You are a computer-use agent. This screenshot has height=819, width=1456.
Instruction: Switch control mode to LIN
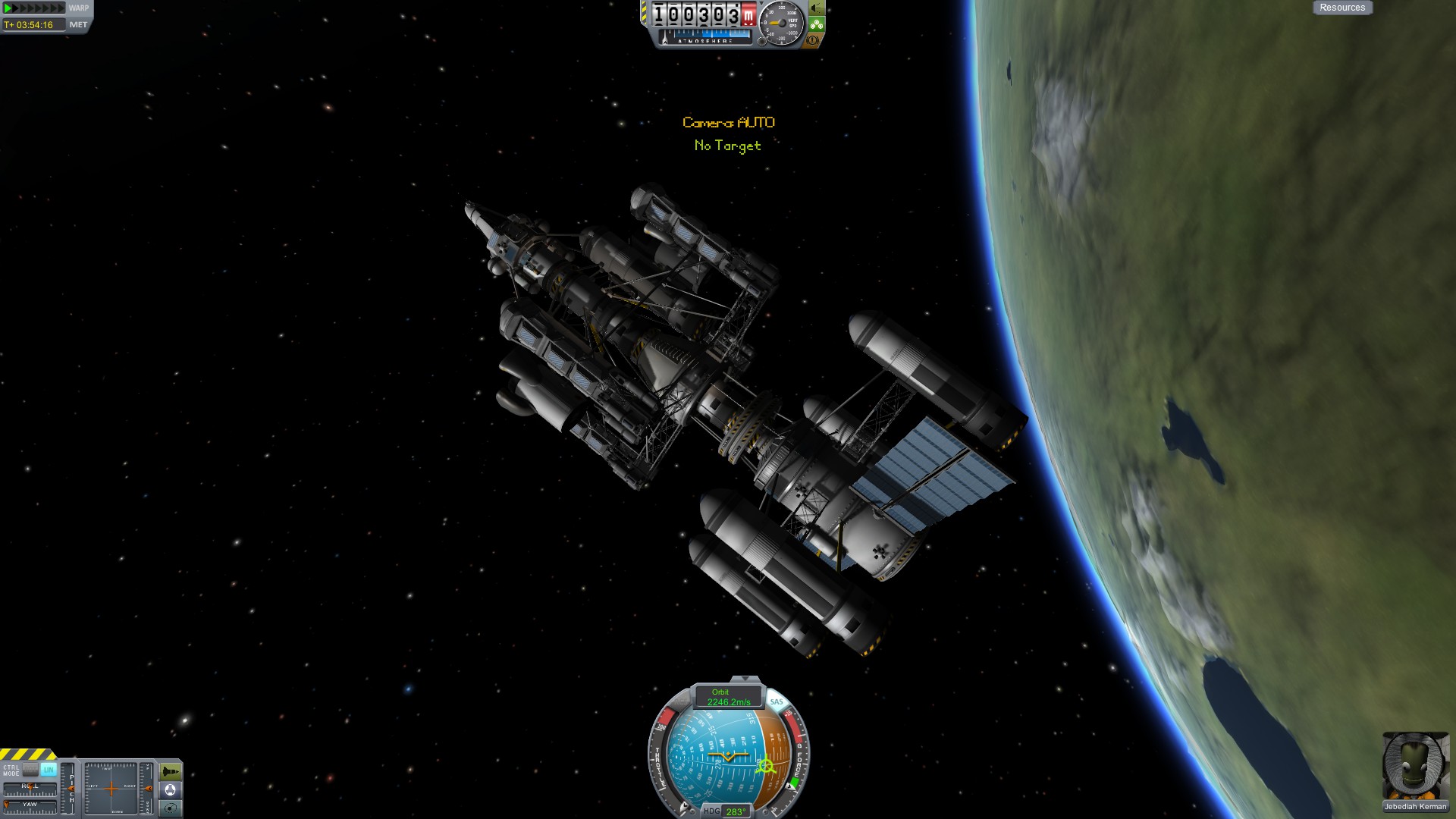[49, 769]
